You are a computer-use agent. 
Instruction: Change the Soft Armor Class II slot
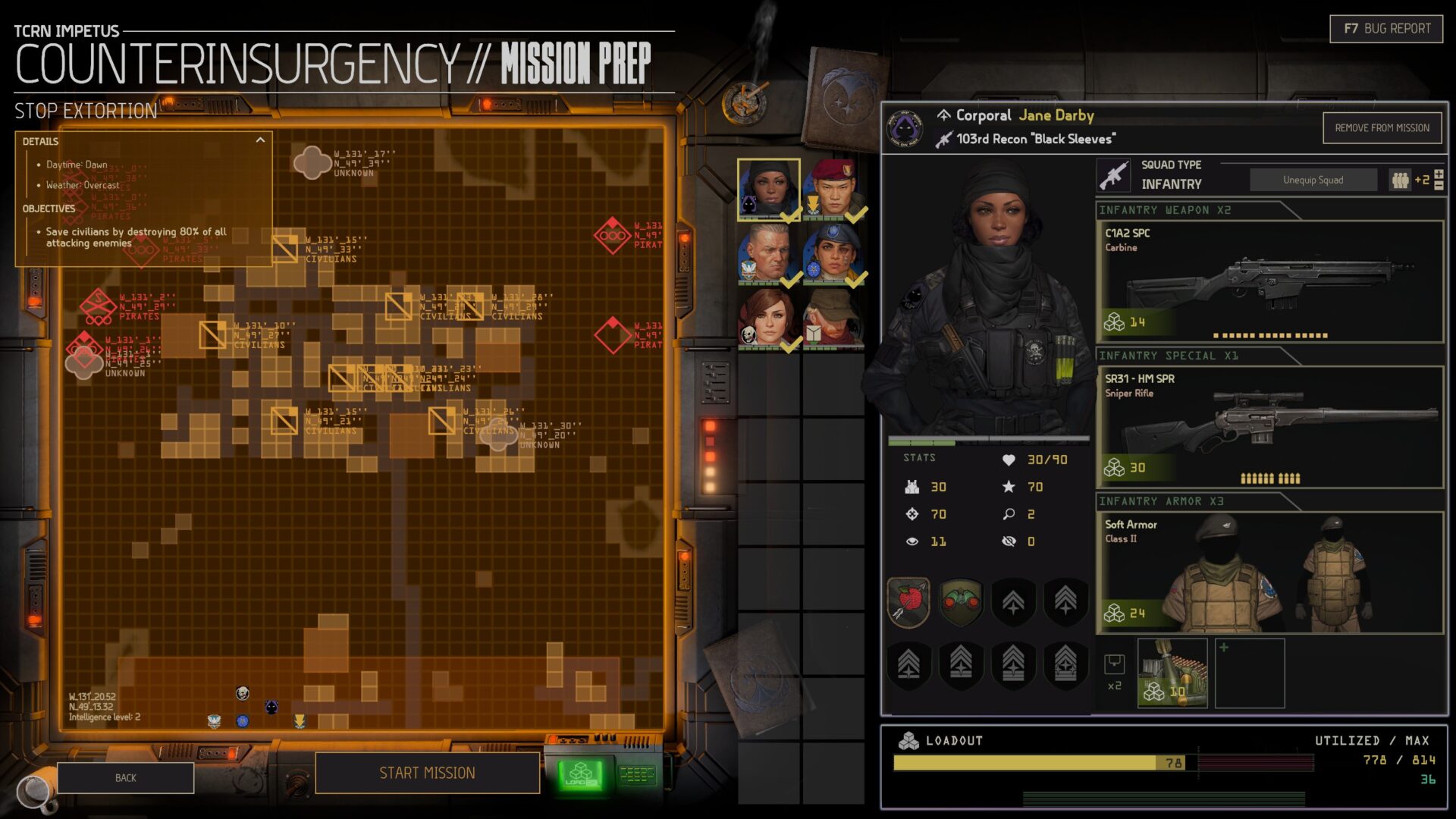tap(1269, 573)
